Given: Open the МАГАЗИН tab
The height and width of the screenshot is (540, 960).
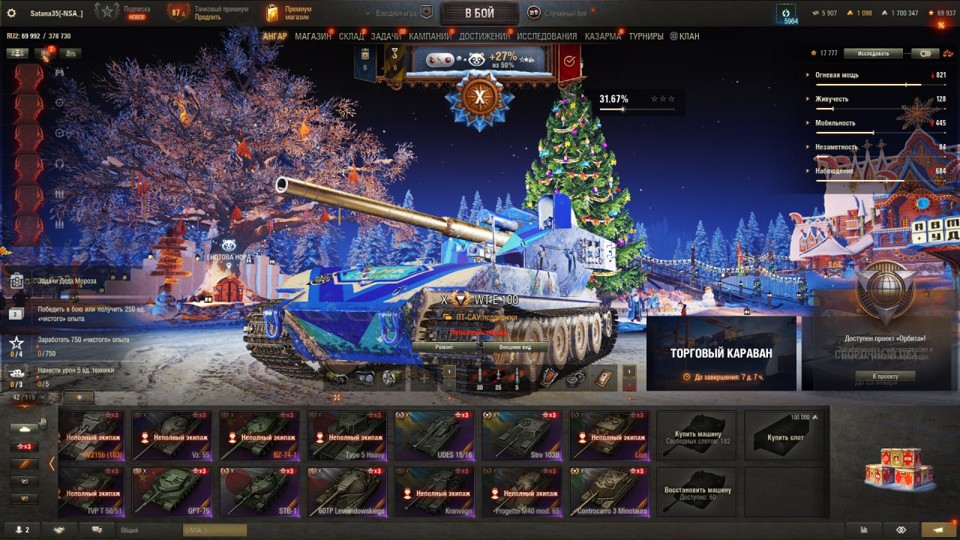Looking at the screenshot, I should click(x=313, y=37).
